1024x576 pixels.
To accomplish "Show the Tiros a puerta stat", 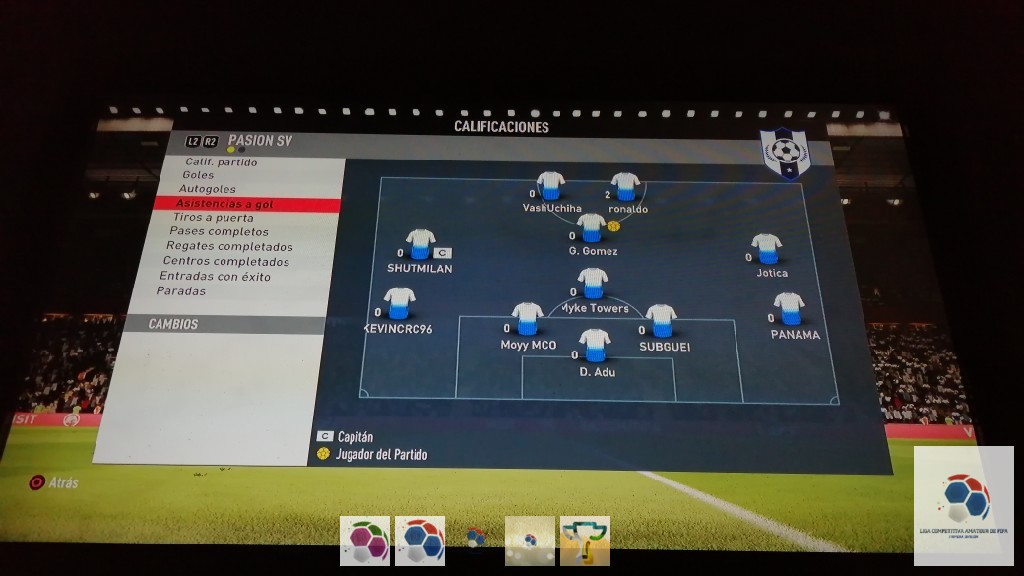I will point(213,218).
